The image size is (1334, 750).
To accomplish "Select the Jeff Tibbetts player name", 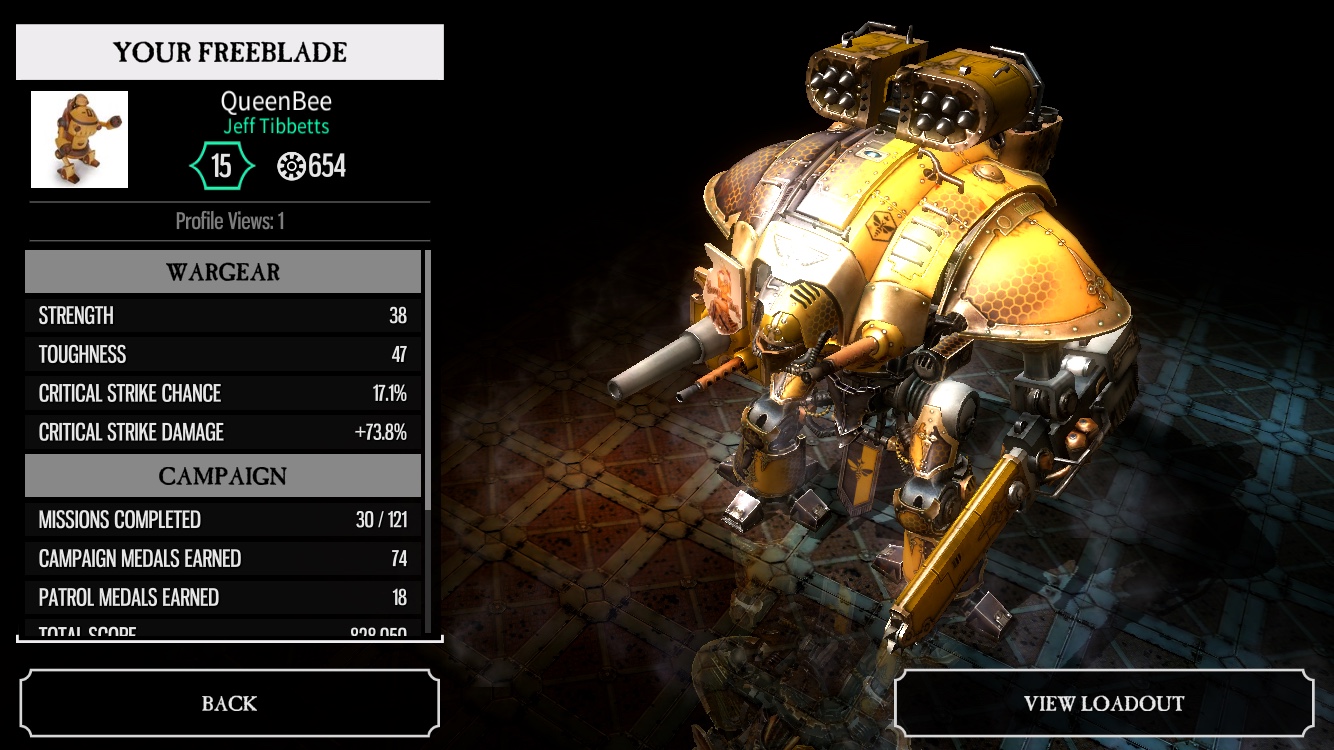I will point(276,127).
